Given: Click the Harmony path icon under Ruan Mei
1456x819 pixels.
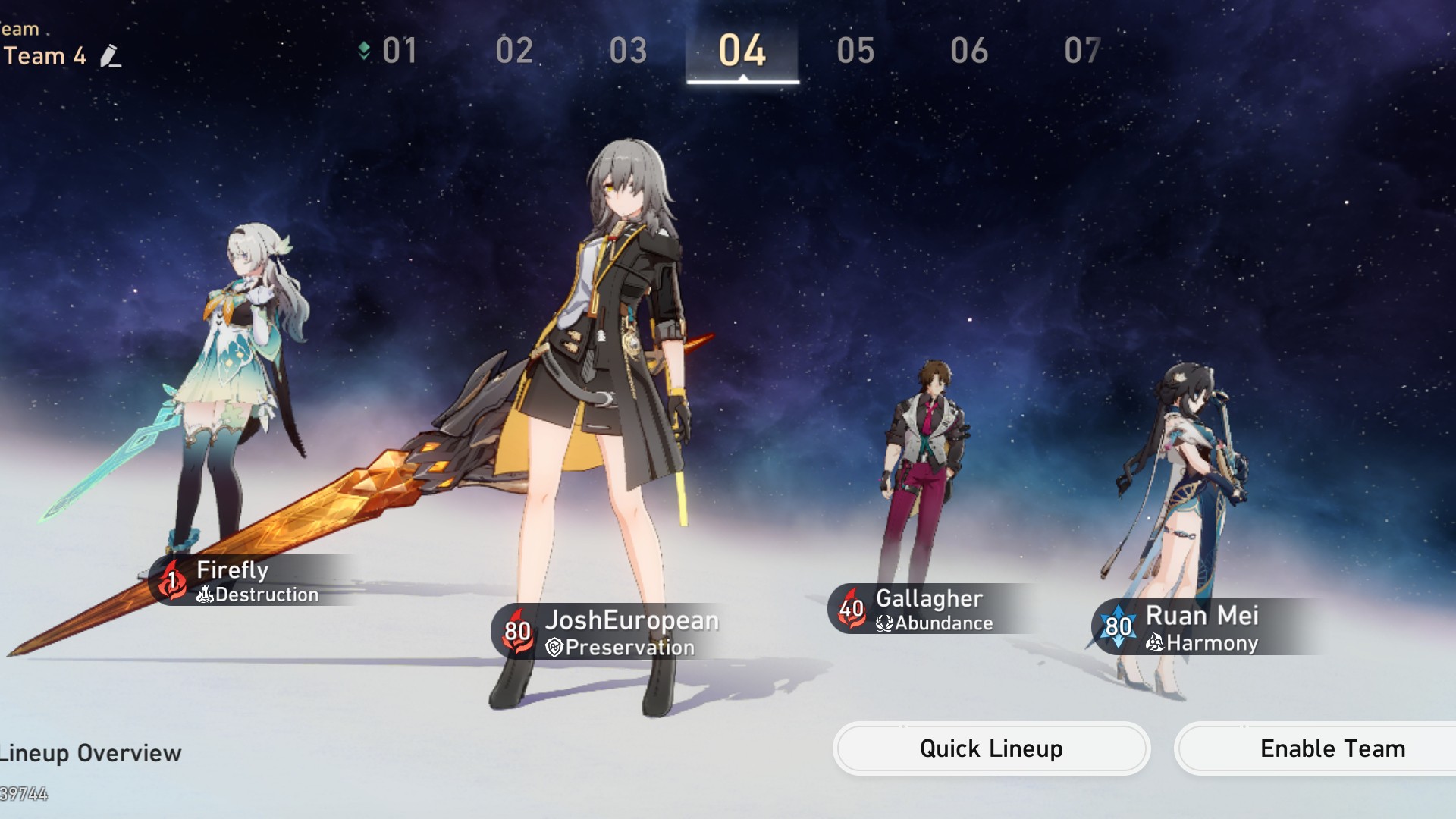Looking at the screenshot, I should tap(1156, 644).
